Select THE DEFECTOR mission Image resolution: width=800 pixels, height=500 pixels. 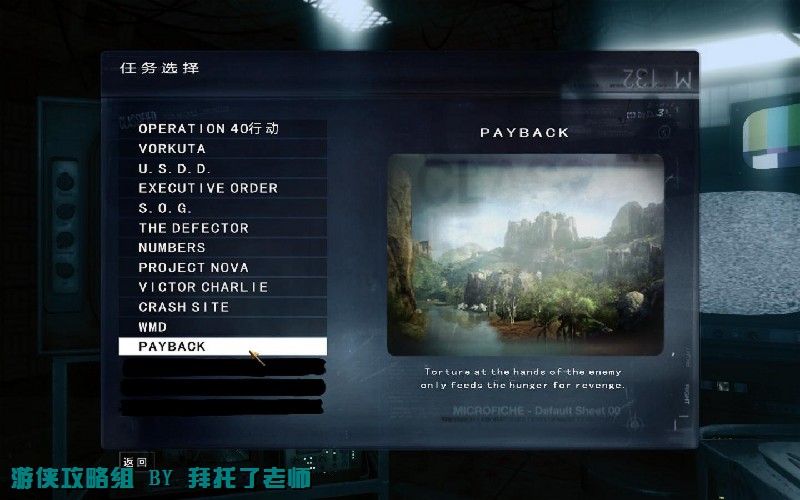pyautogui.click(x=193, y=228)
